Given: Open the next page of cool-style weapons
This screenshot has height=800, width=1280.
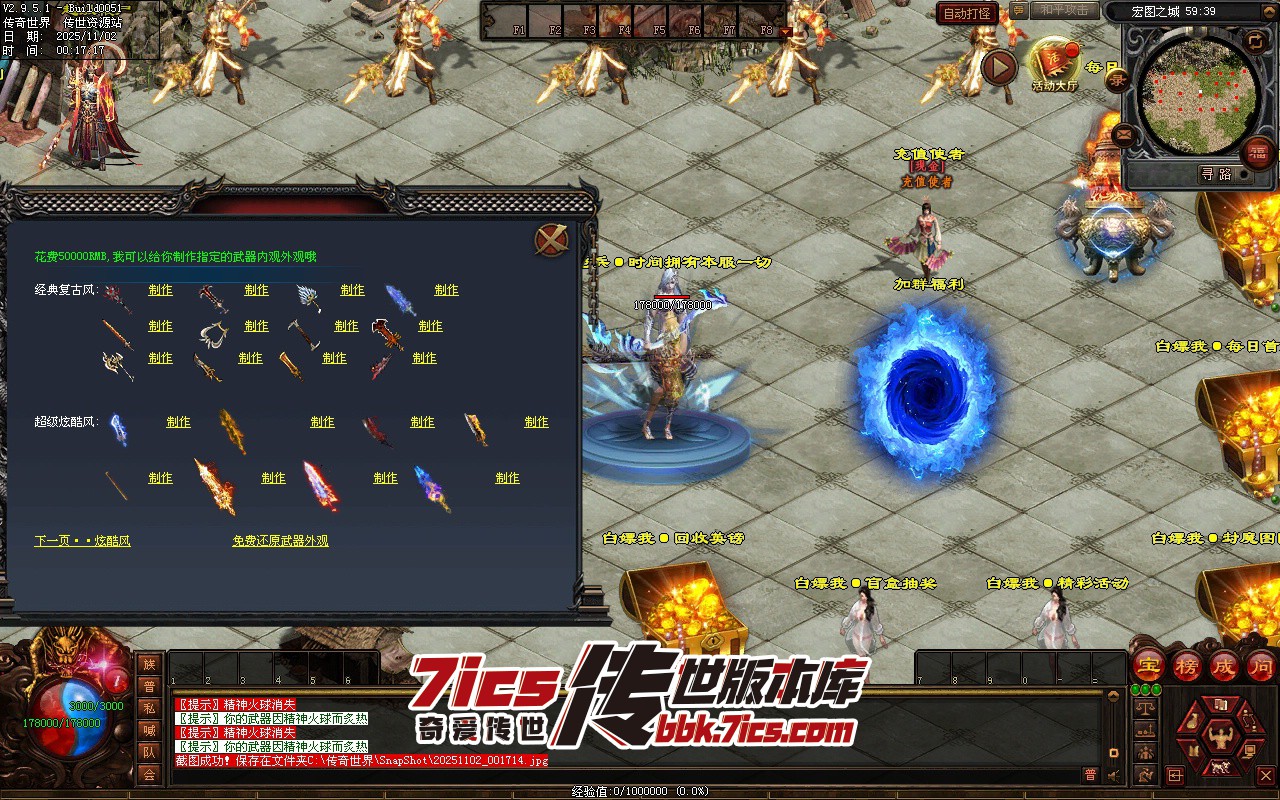Looking at the screenshot, I should point(82,541).
